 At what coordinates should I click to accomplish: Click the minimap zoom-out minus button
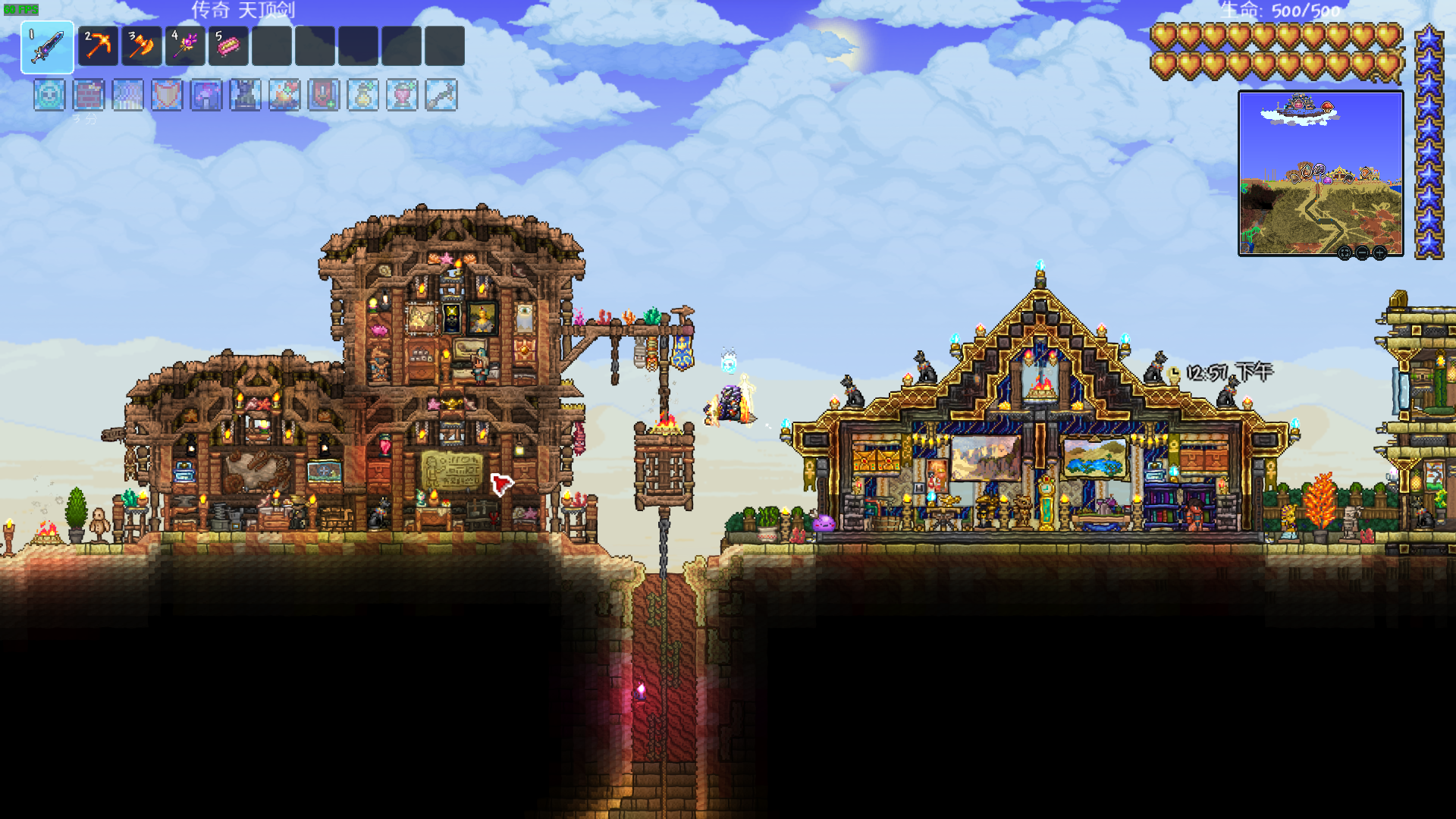point(1362,253)
